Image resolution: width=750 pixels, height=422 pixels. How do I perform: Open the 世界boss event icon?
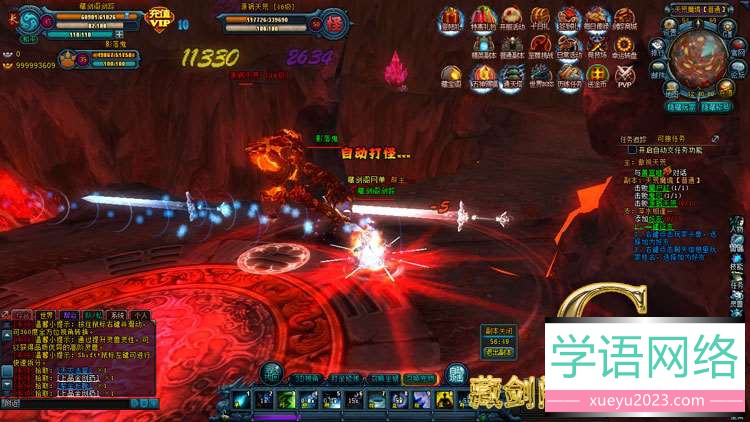[x=541, y=76]
